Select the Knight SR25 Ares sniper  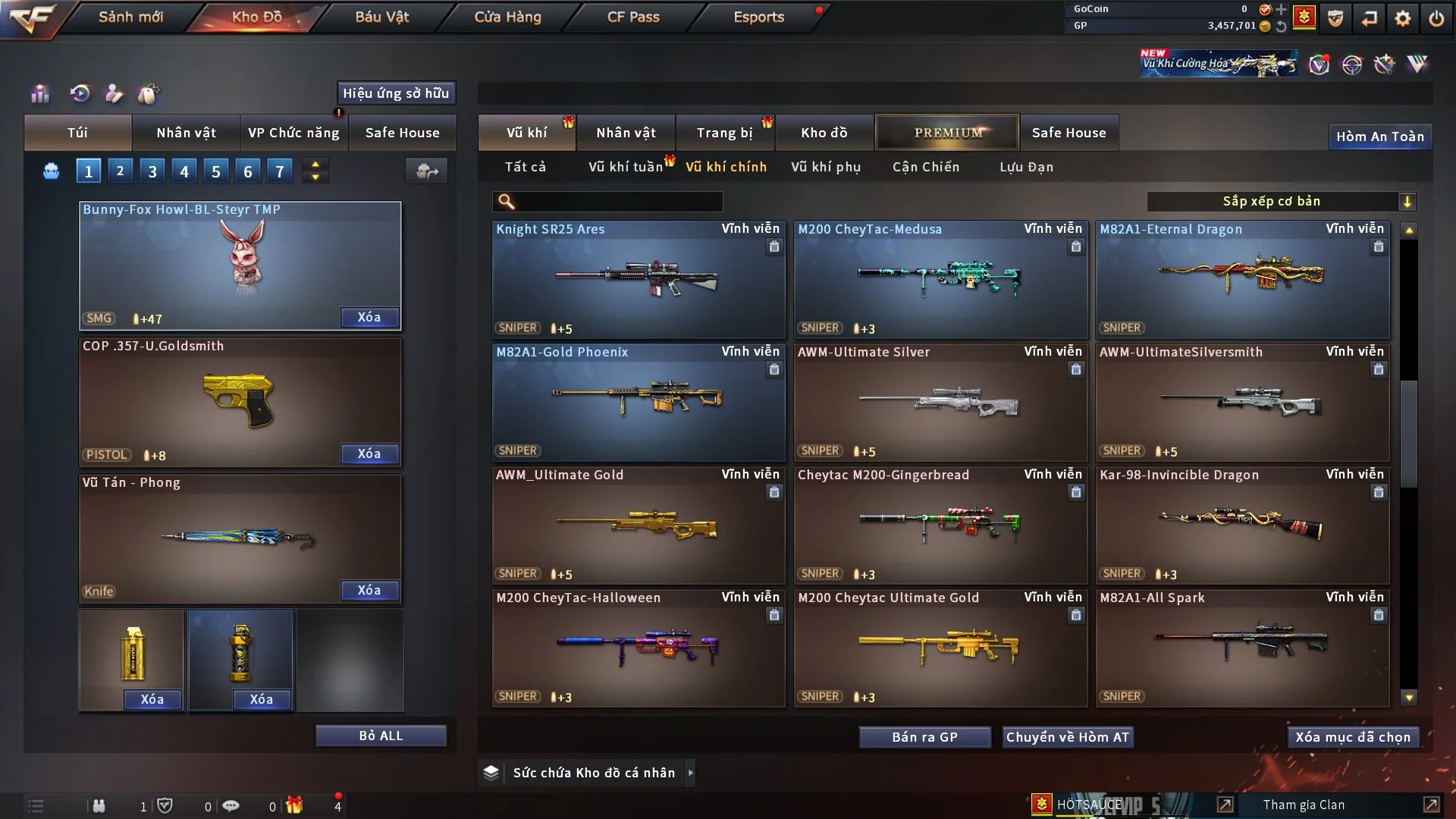tap(638, 280)
